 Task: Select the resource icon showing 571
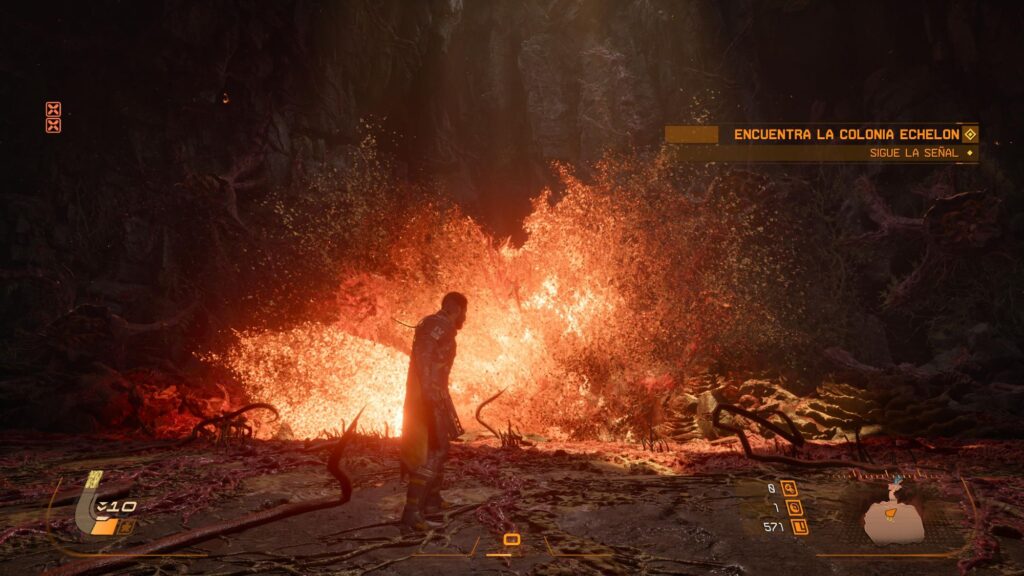coord(800,526)
